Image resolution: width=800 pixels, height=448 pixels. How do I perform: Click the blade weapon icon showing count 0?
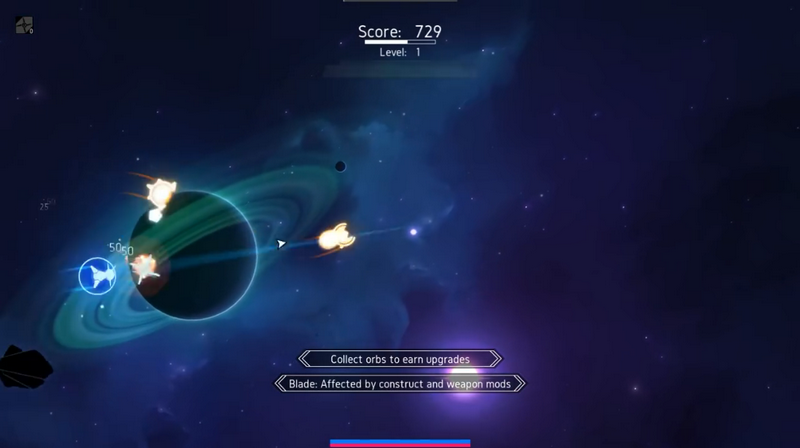point(25,26)
